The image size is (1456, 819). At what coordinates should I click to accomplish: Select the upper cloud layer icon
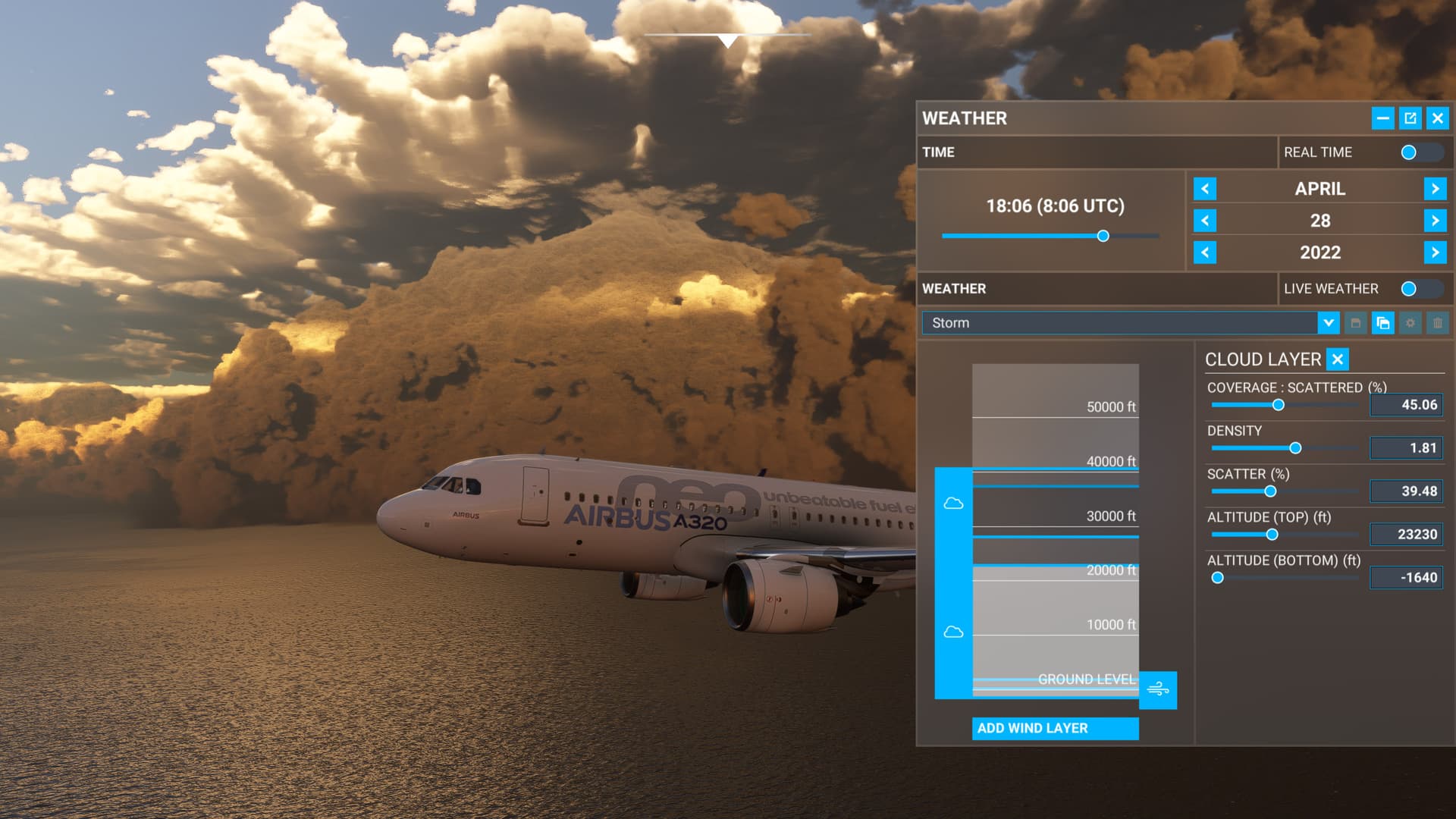955,502
